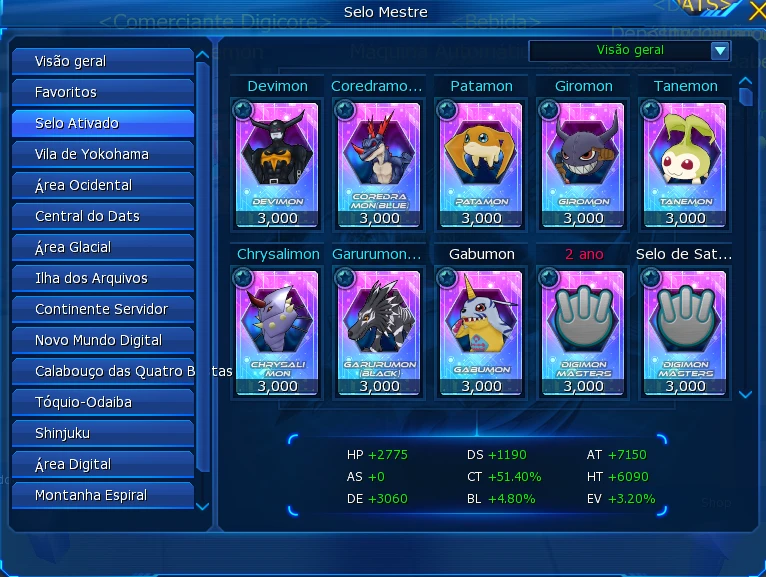The width and height of the screenshot is (766, 577).
Task: Open the Tóquio-Odaiba category
Action: pos(102,402)
